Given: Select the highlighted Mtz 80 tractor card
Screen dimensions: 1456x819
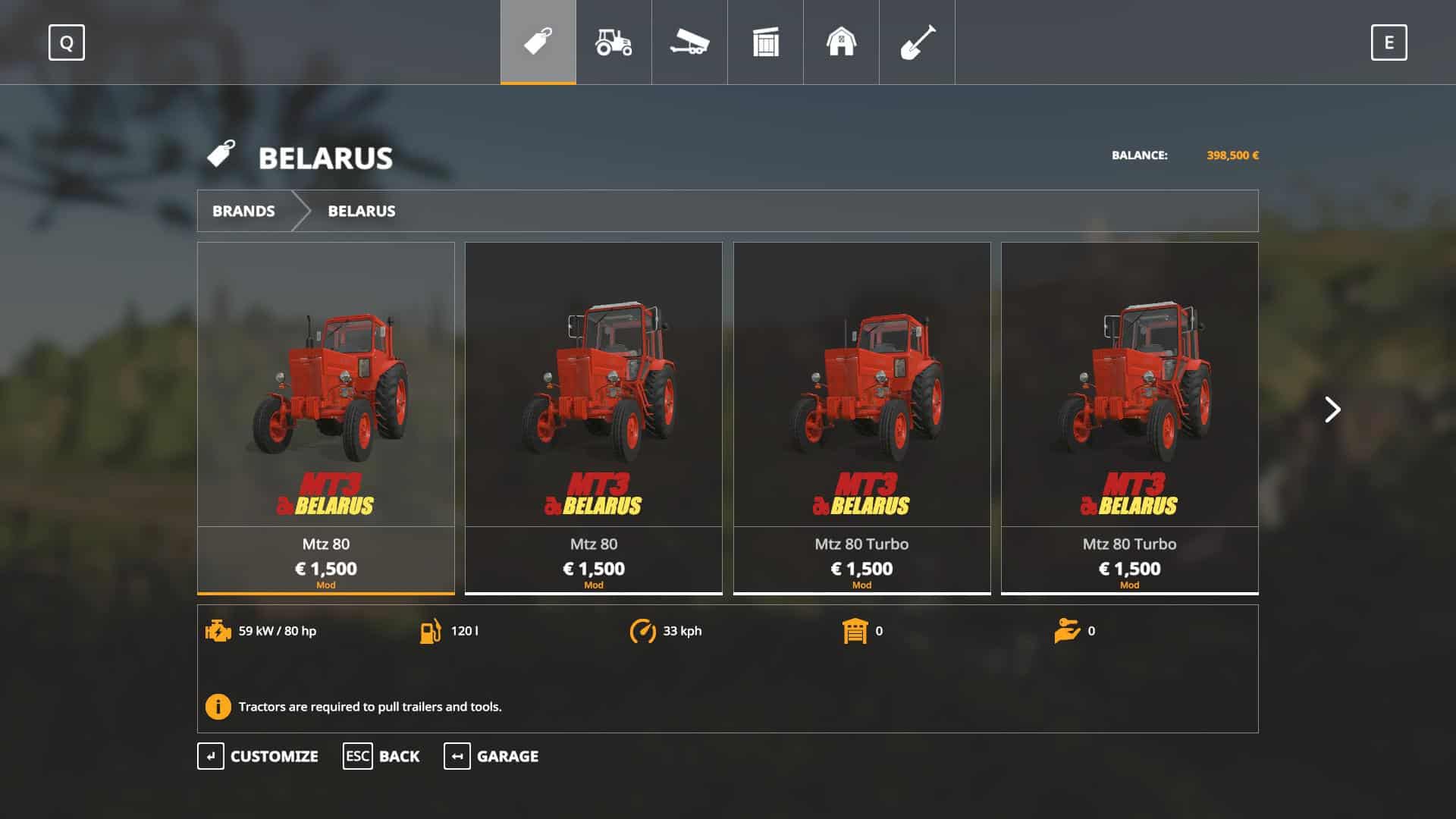Looking at the screenshot, I should pos(326,417).
